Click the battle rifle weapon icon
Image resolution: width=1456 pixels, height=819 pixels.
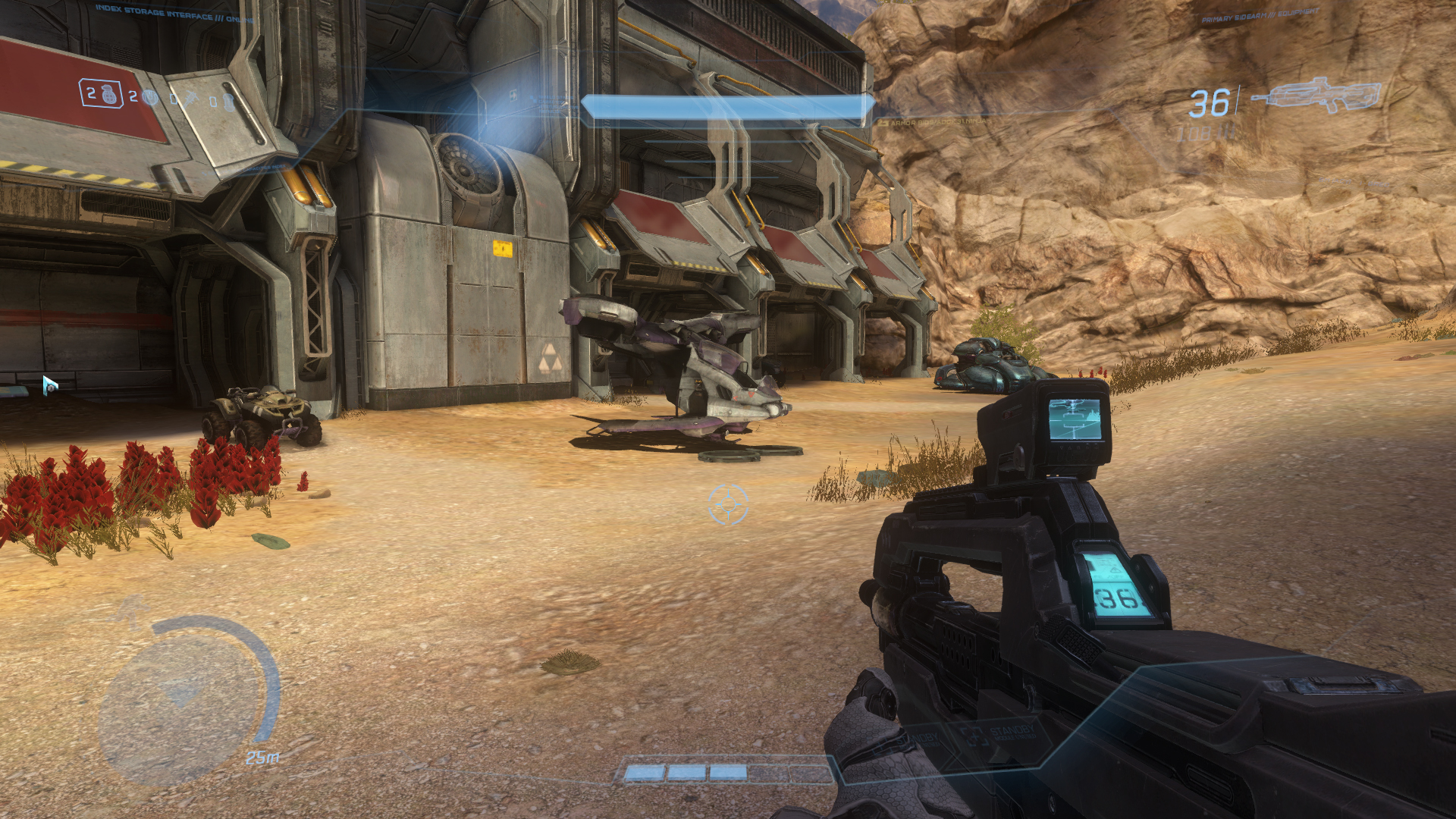[x=1316, y=96]
